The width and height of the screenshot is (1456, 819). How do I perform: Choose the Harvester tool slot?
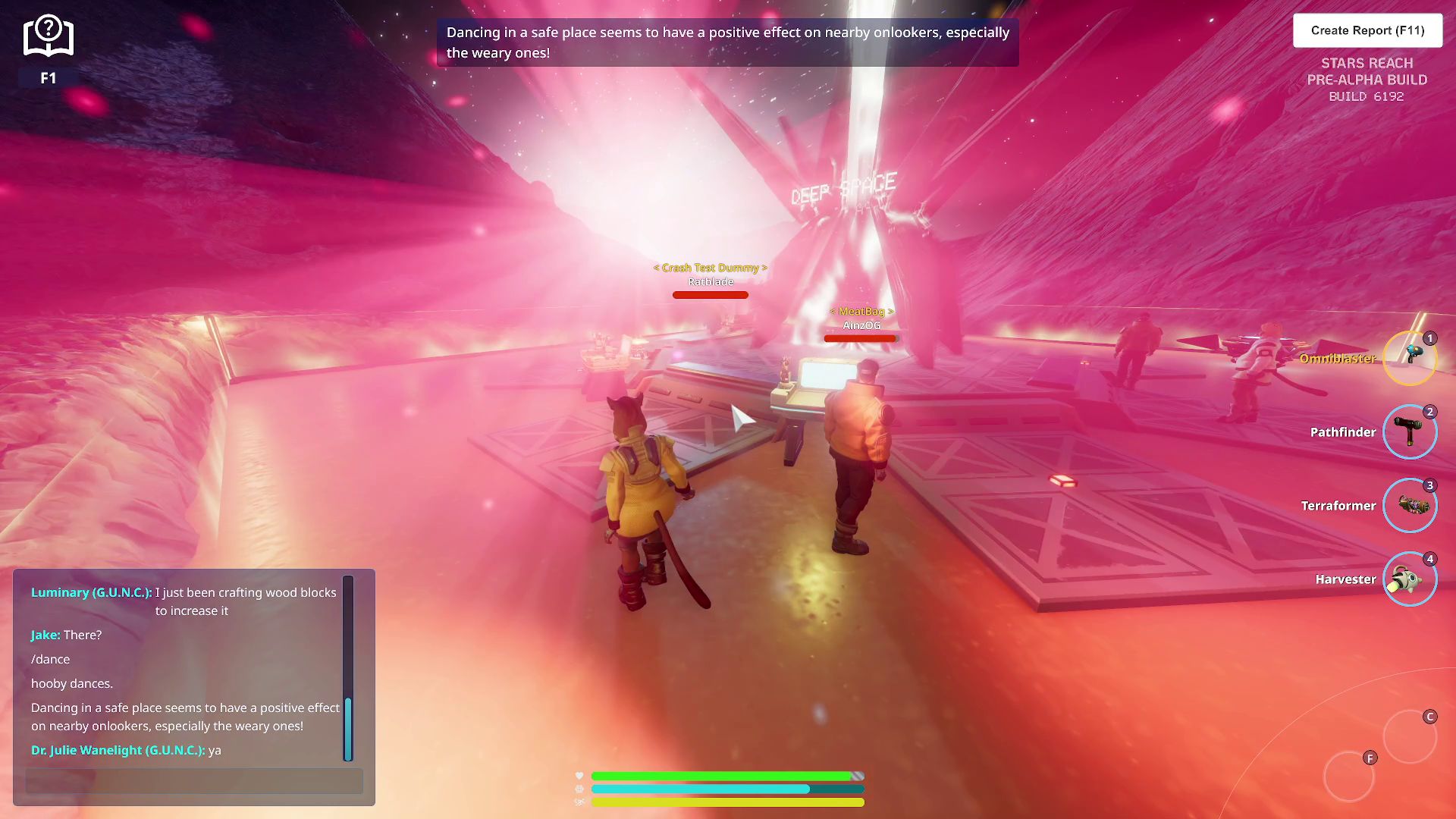tap(1409, 579)
